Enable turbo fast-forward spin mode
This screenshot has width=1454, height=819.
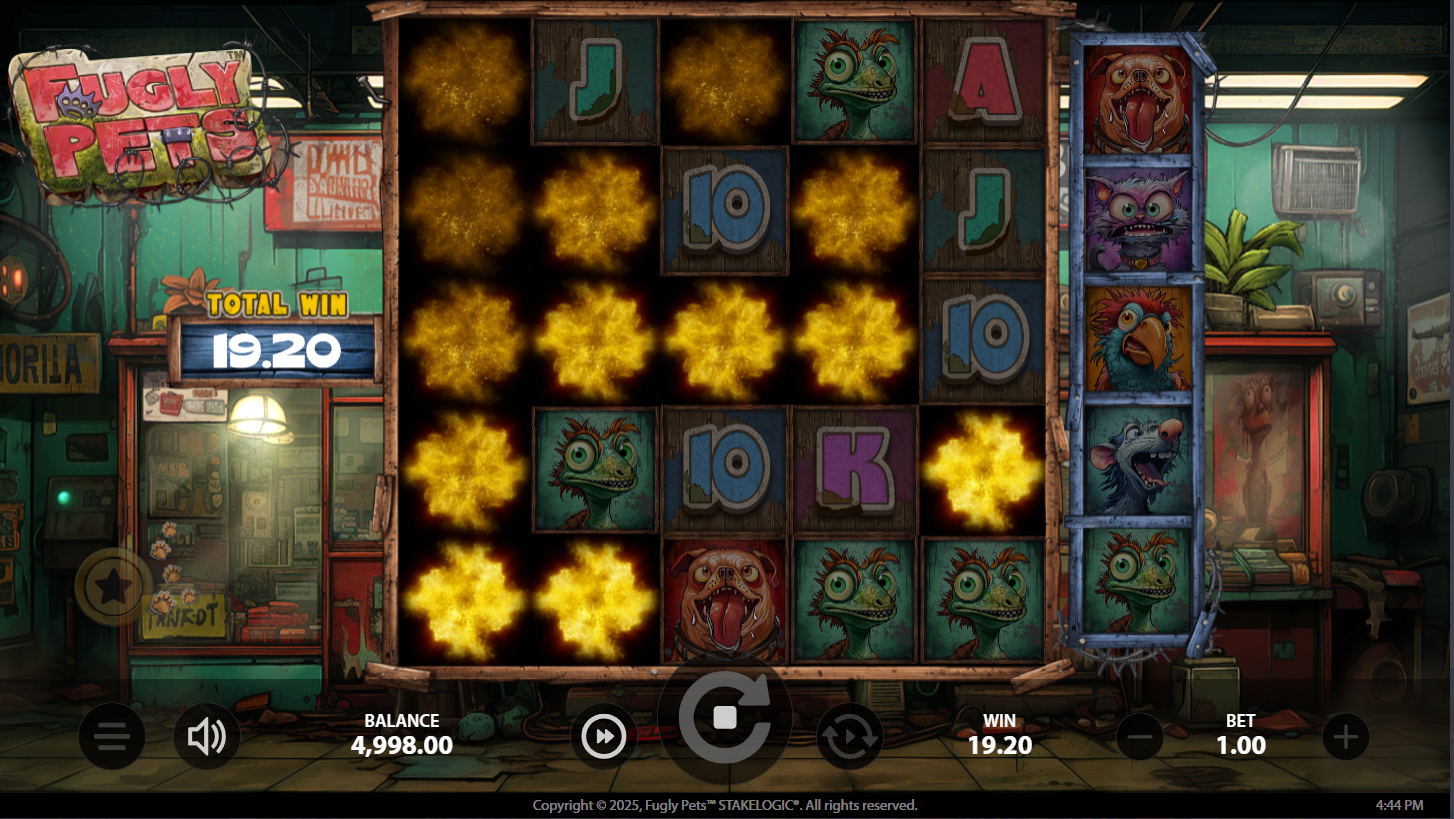click(x=604, y=738)
